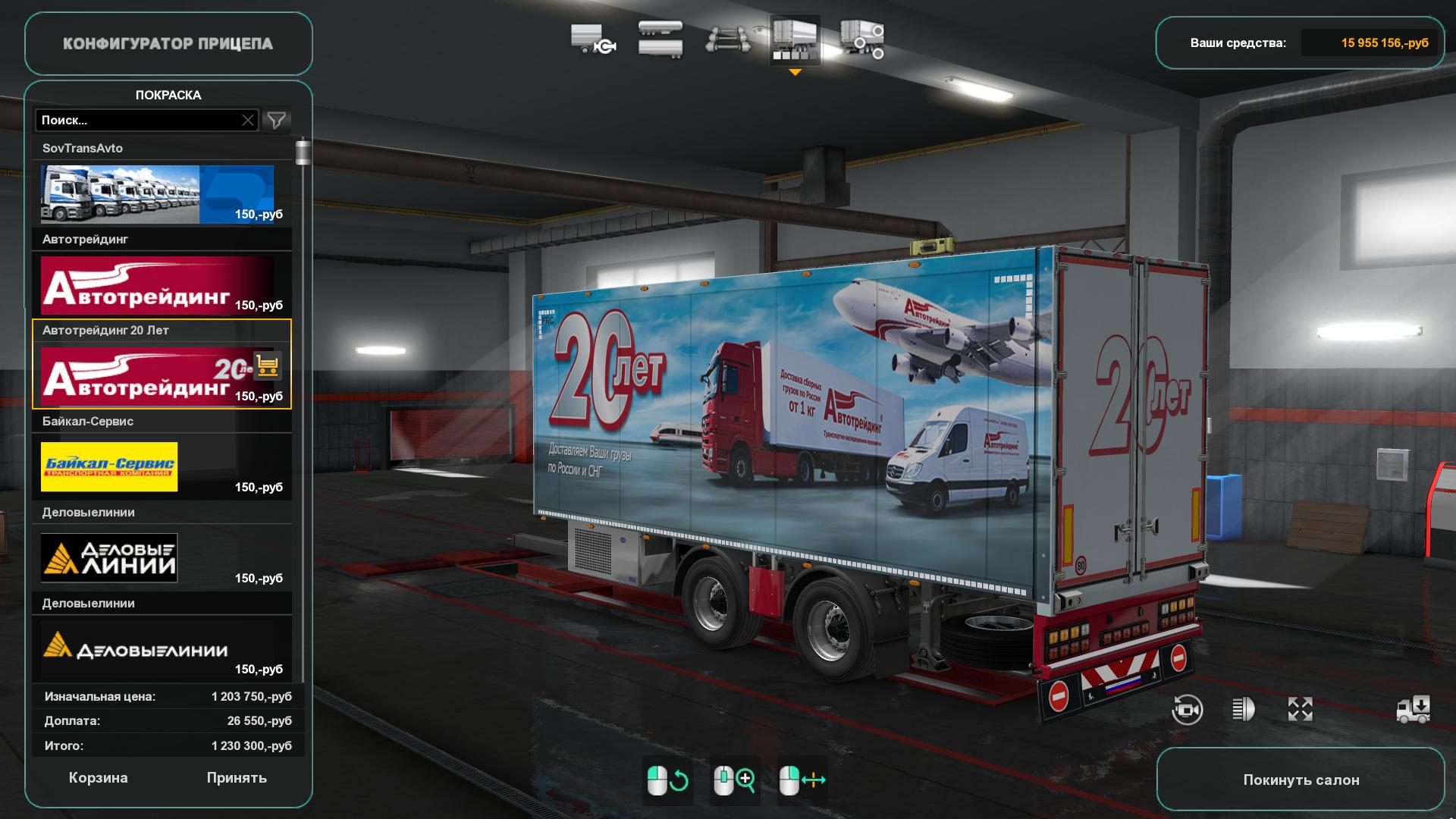Confirm changes with Принять
This screenshot has height=819, width=1456.
237,778
